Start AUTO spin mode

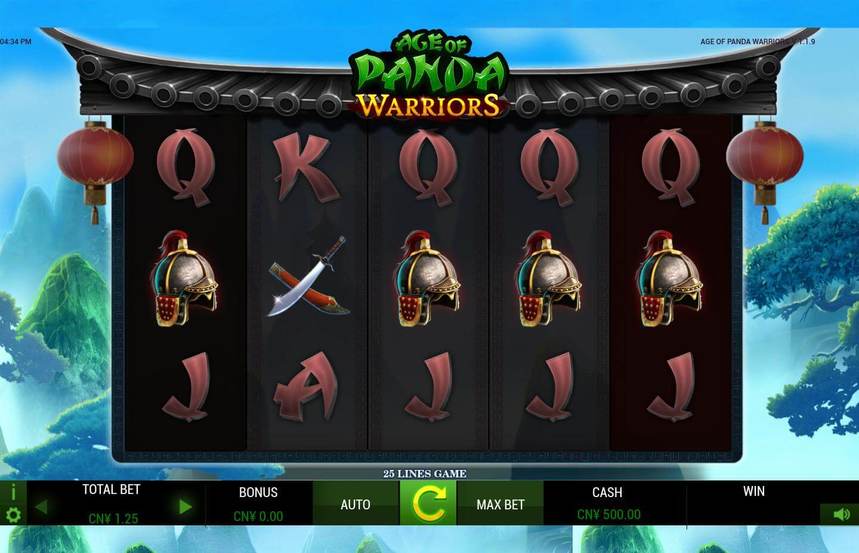tap(355, 504)
